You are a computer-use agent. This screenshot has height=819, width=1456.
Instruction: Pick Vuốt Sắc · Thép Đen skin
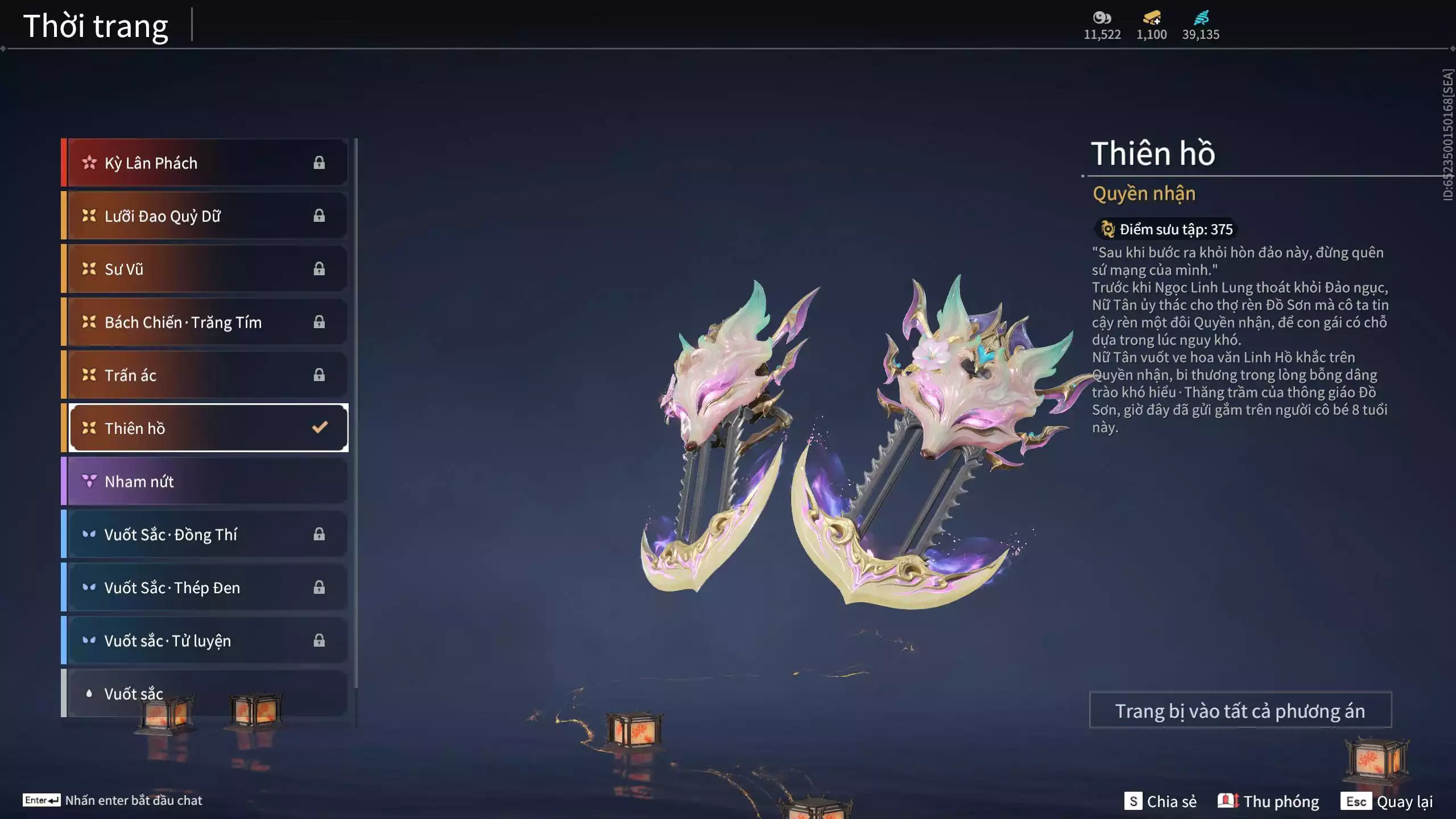(205, 588)
